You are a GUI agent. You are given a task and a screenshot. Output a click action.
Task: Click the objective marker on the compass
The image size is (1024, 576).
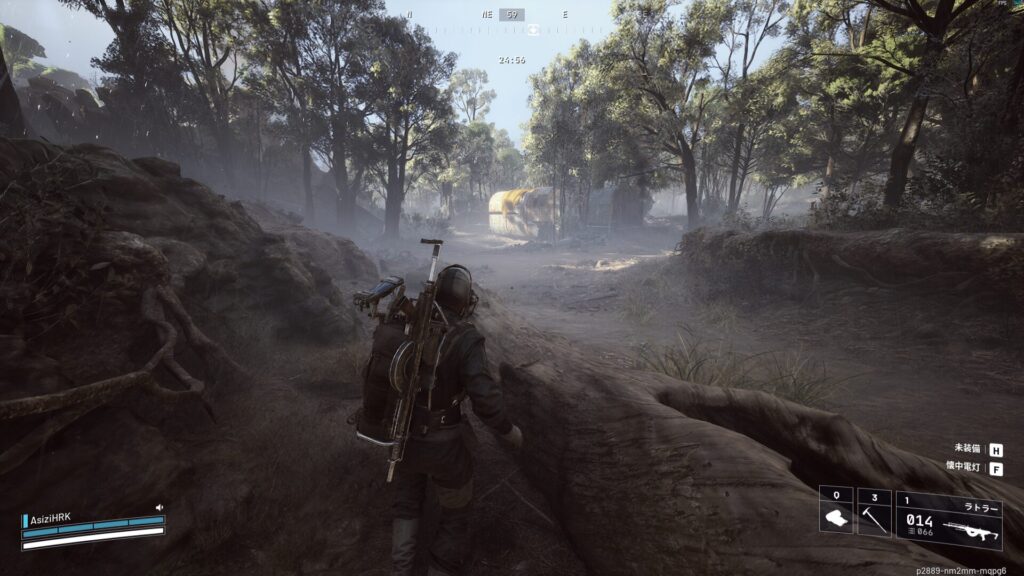click(533, 30)
